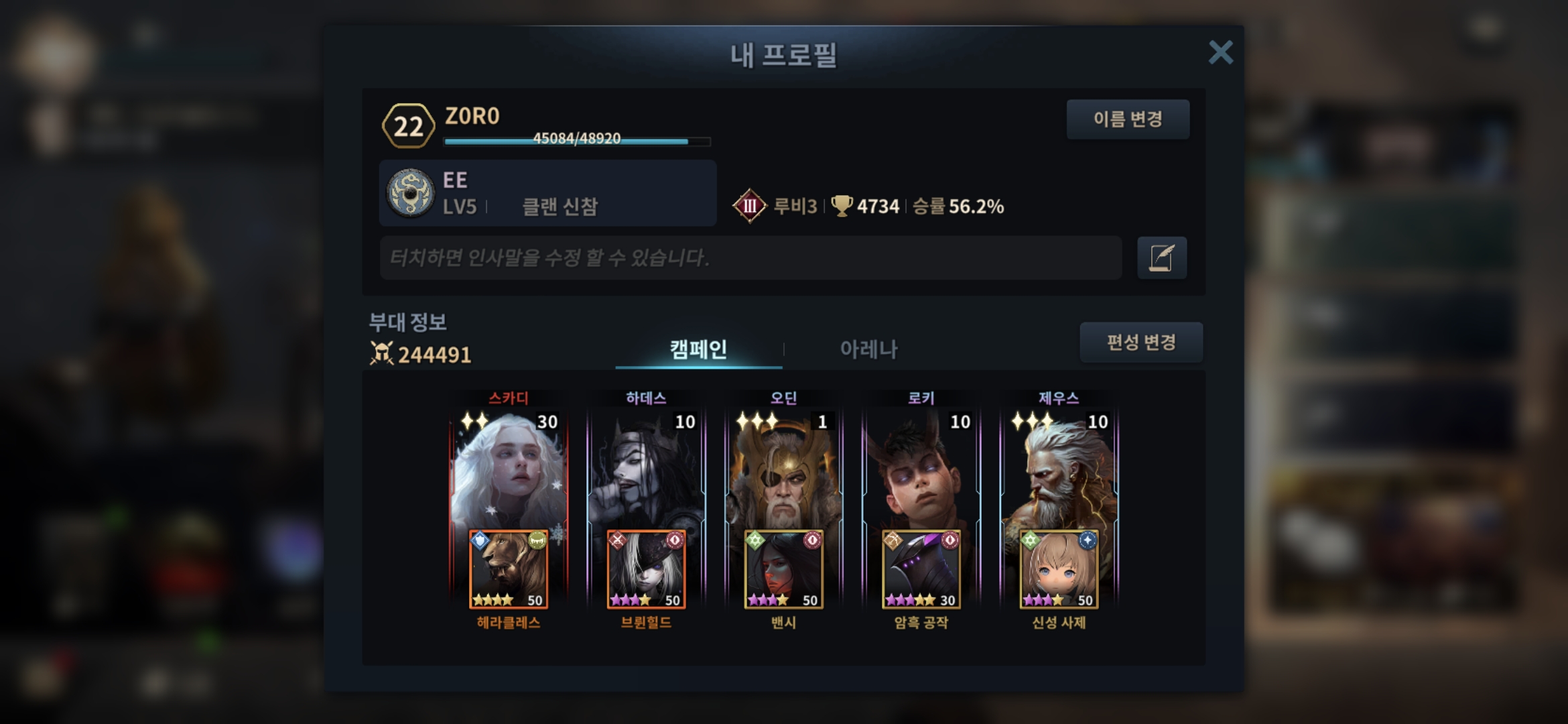Select the 오딘 hero card
The width and height of the screenshot is (1568, 724).
coord(783,469)
